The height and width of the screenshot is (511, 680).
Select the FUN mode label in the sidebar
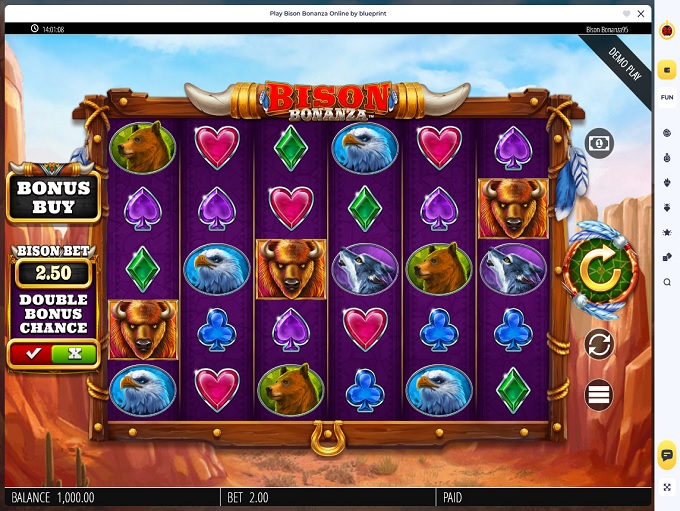point(667,97)
